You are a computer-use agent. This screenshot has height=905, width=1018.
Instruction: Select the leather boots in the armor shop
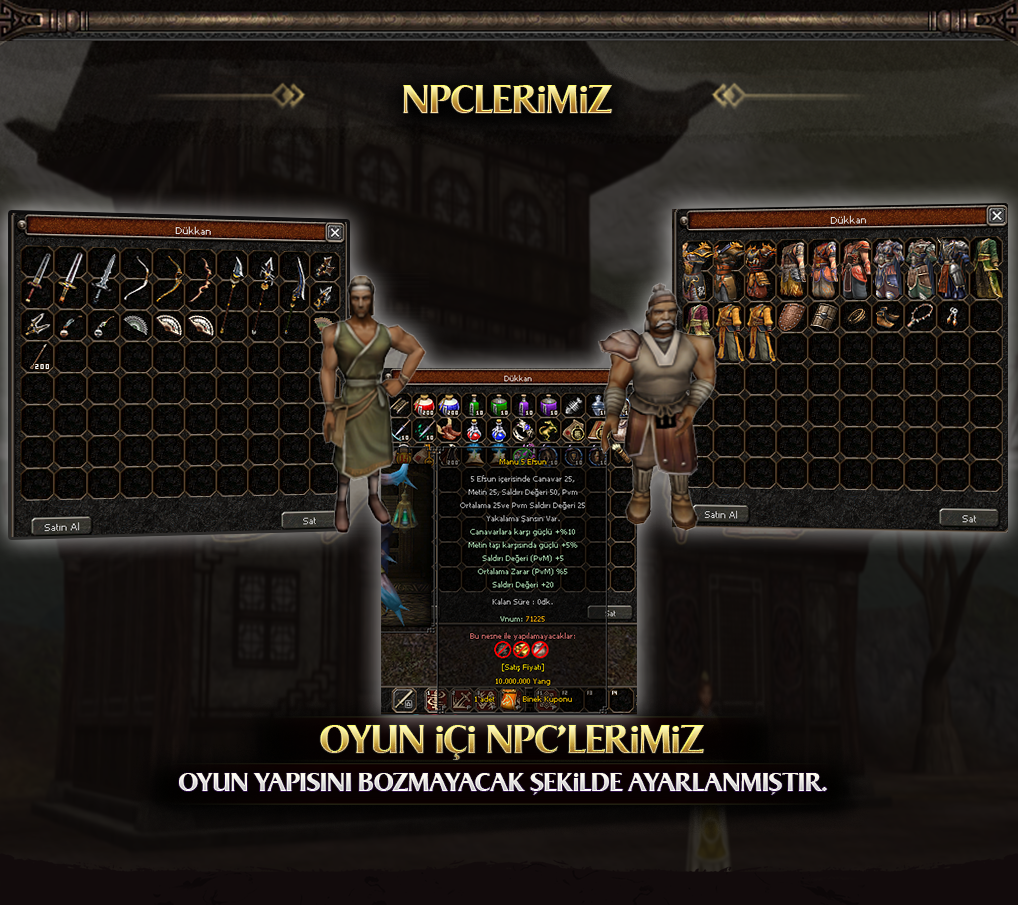[x=886, y=318]
